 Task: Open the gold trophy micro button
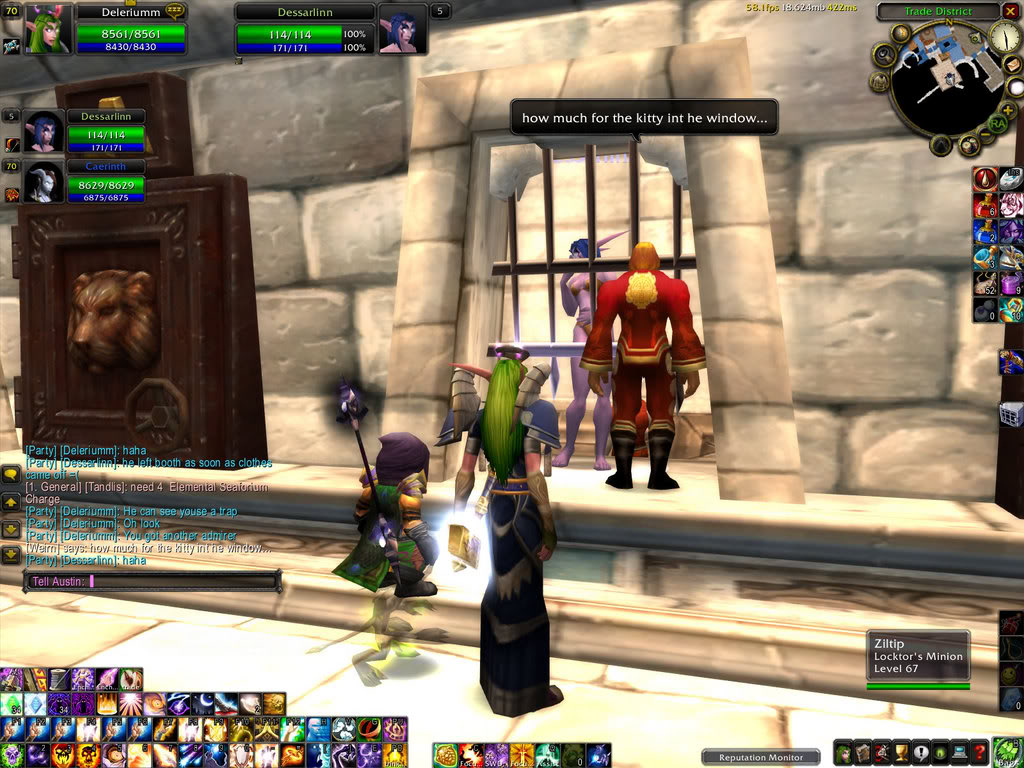tap(901, 753)
